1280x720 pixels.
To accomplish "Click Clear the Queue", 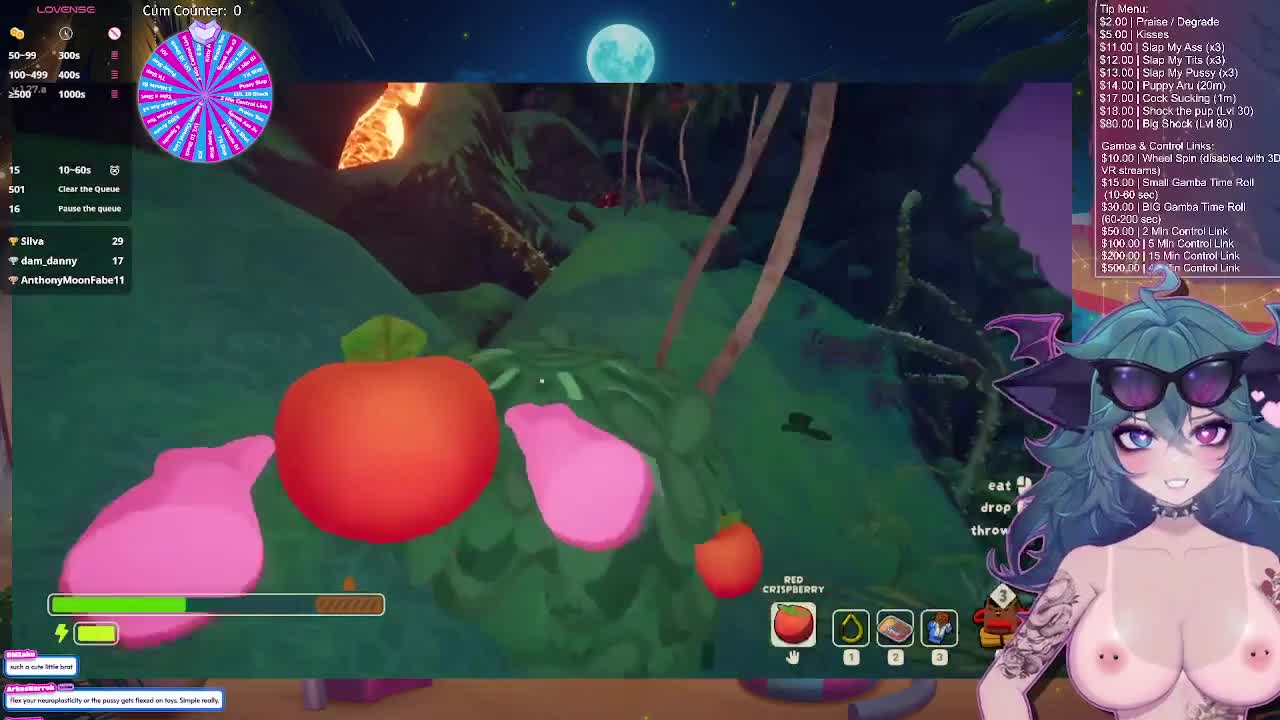I will (88, 188).
